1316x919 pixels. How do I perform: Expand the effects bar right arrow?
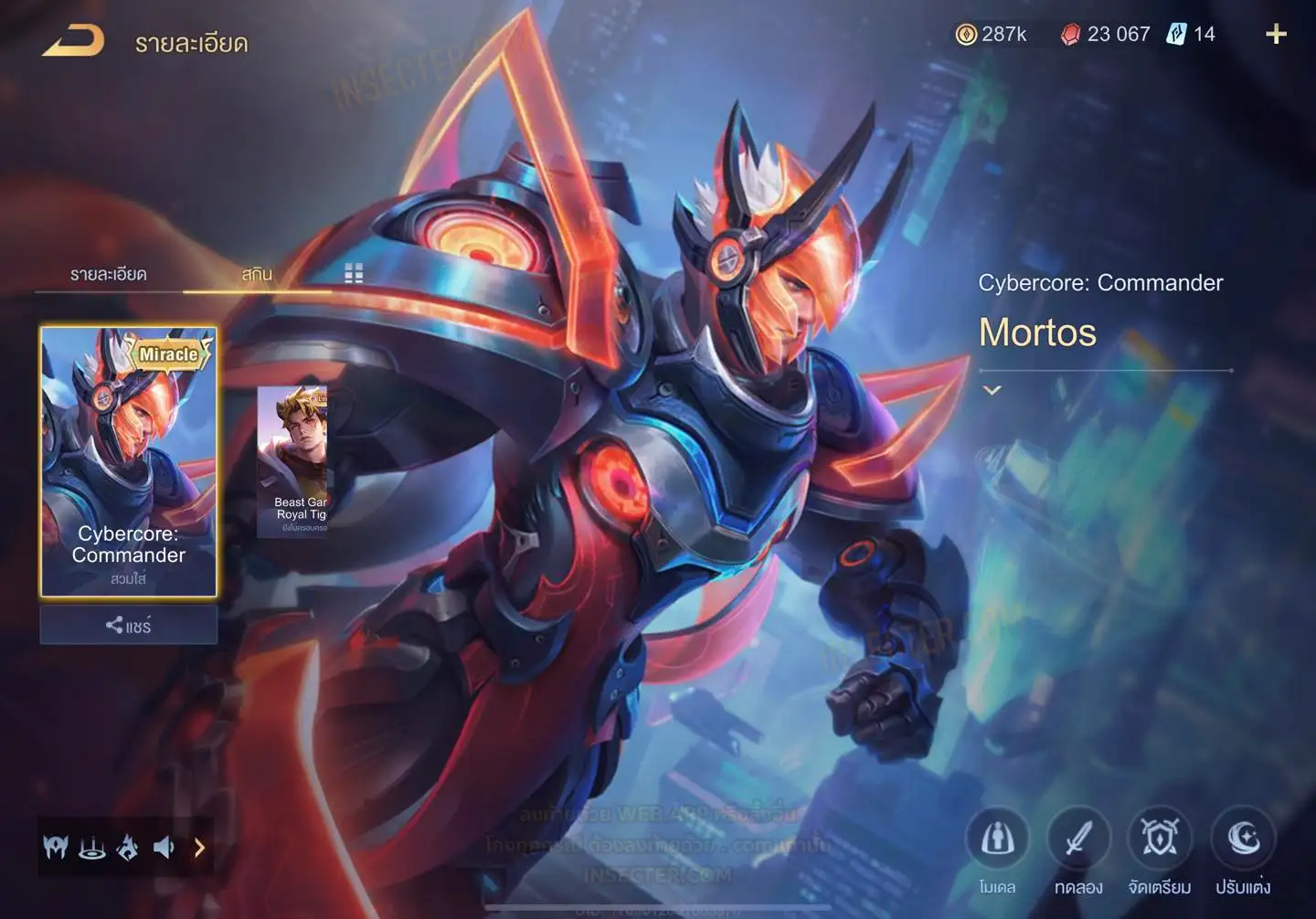[199, 849]
